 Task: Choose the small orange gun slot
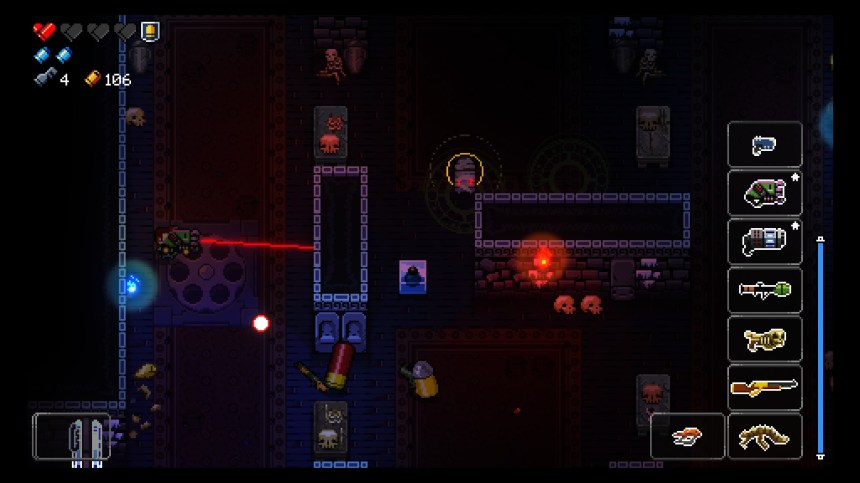click(687, 436)
